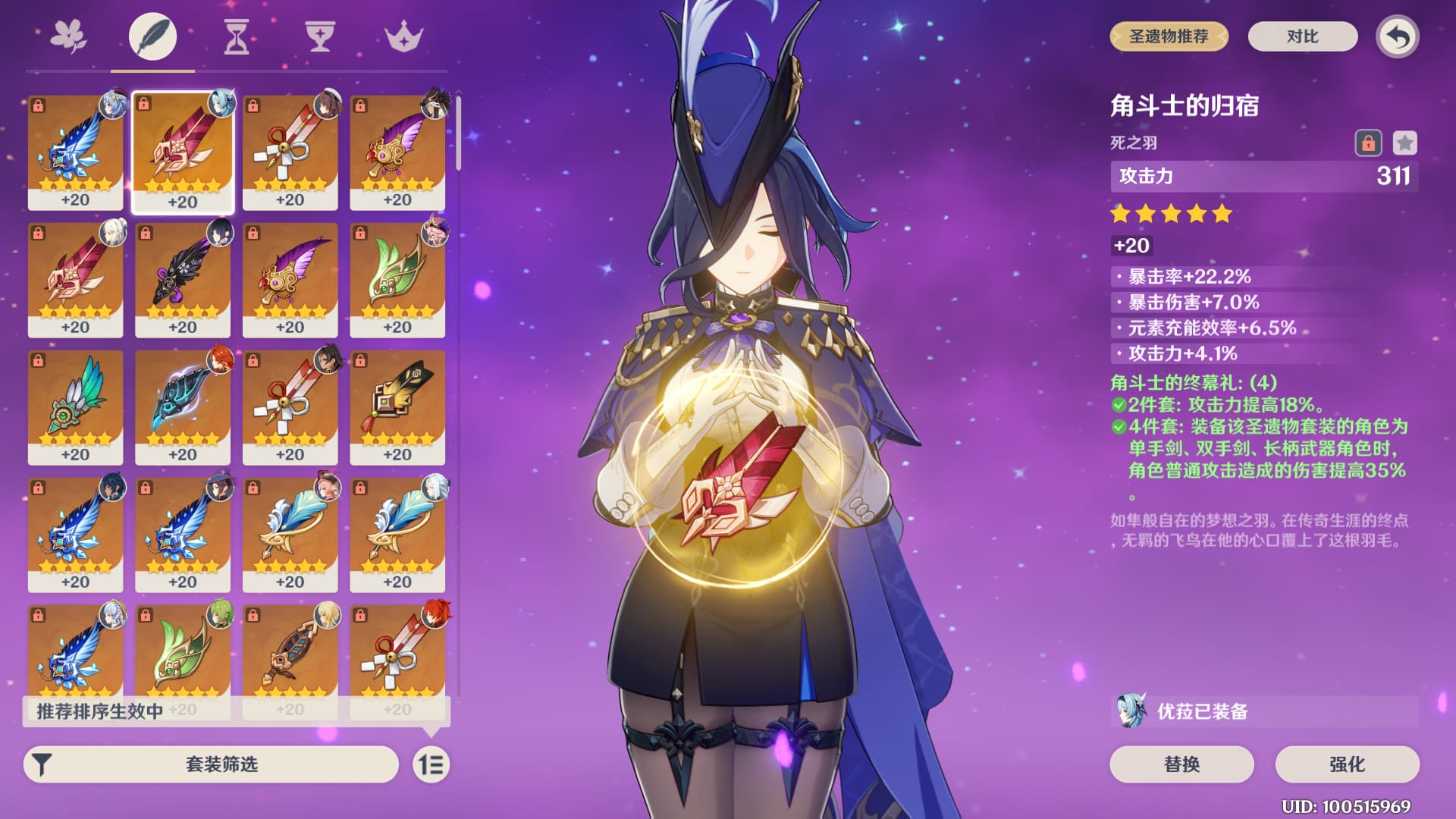Open the 套装筛选 set filter
Viewport: 1456px width, 819px height.
(211, 764)
